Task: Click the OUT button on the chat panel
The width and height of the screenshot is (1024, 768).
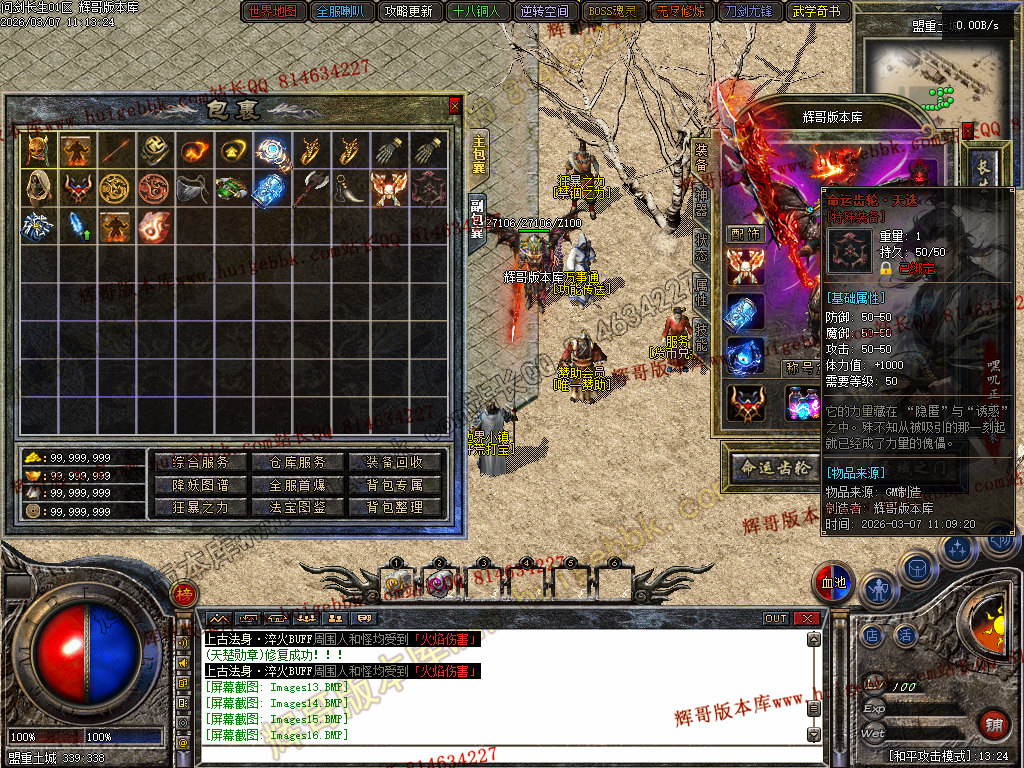Action: 776,619
